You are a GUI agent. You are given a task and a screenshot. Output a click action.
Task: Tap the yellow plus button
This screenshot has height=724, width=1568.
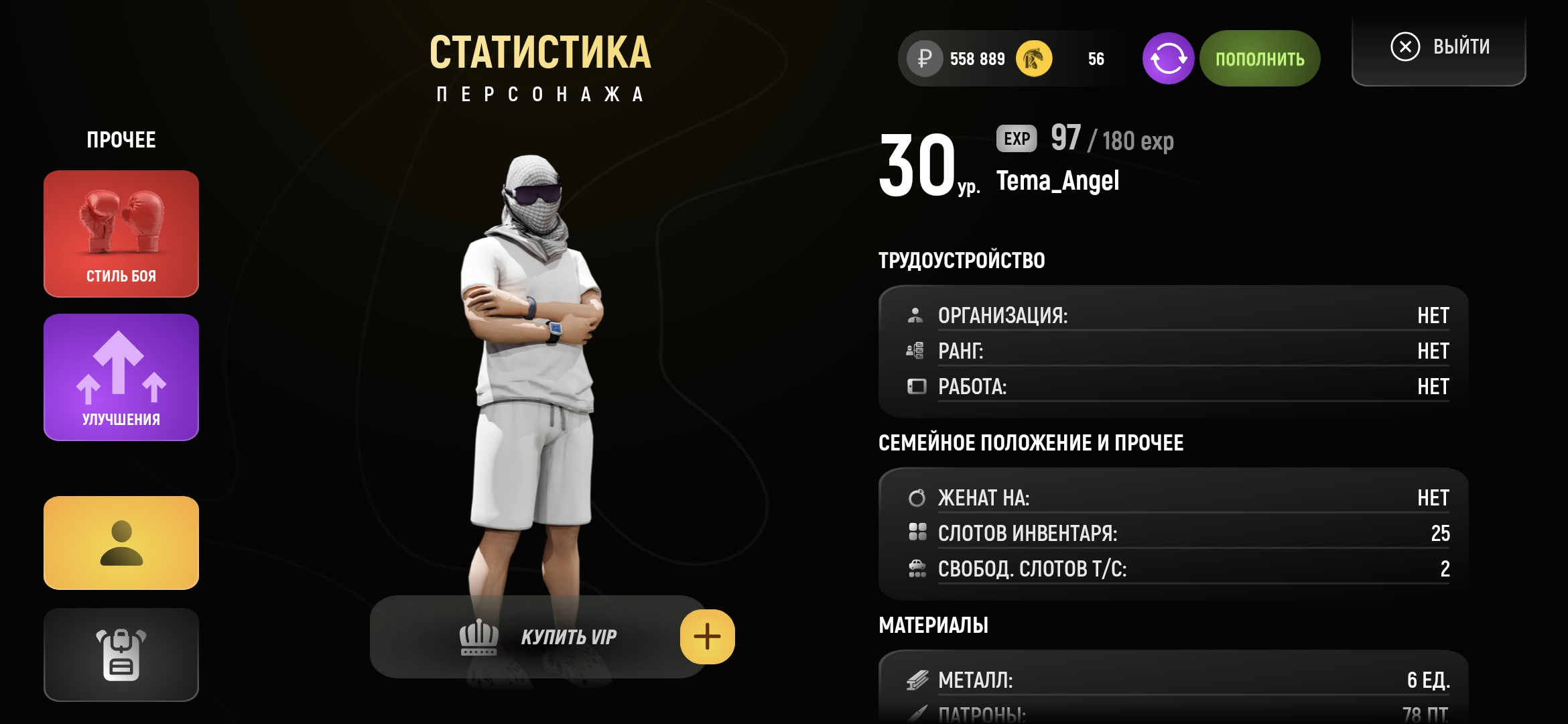pyautogui.click(x=707, y=637)
